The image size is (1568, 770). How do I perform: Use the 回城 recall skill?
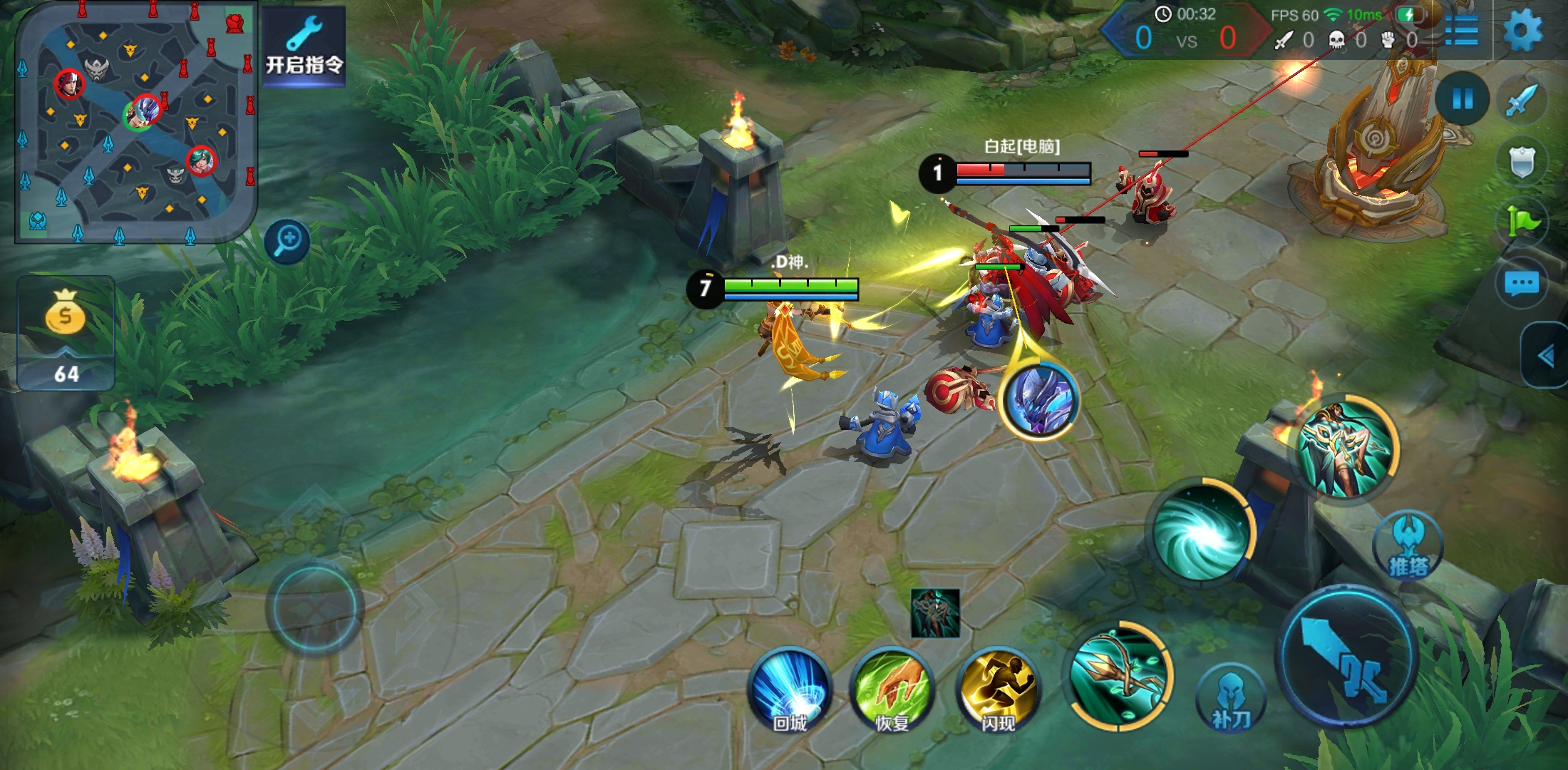click(x=790, y=690)
